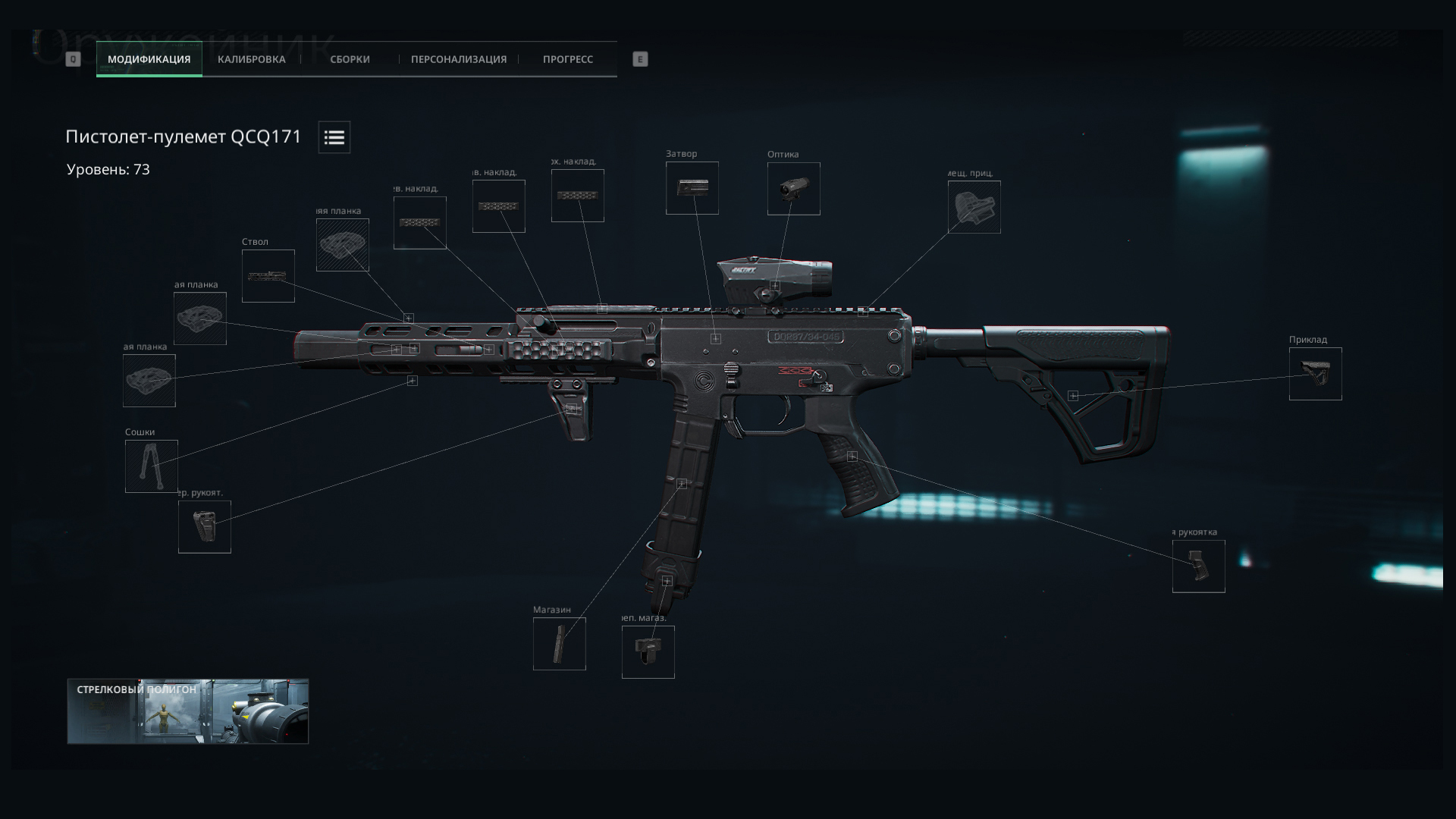This screenshot has height=819, width=1456.
Task: Open the offset sight attachment slot
Action: click(x=974, y=207)
